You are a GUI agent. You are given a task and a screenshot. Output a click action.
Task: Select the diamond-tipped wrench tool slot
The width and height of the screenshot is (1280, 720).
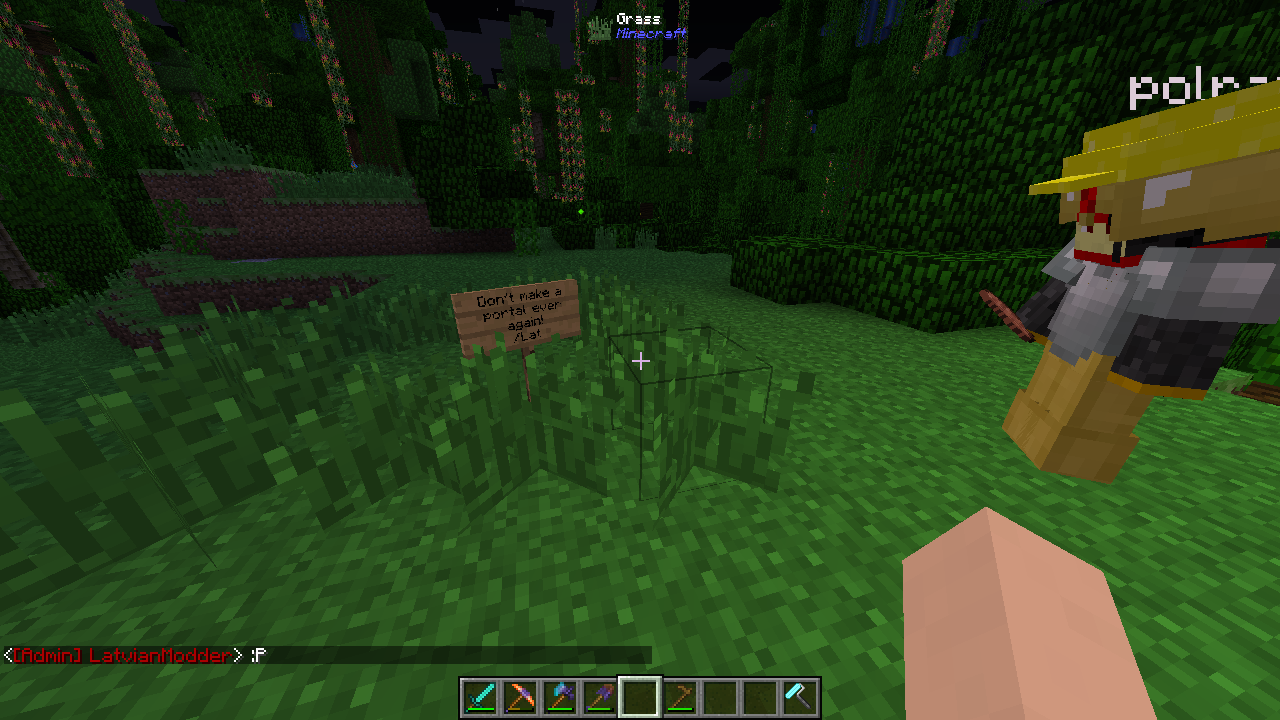(x=800, y=697)
